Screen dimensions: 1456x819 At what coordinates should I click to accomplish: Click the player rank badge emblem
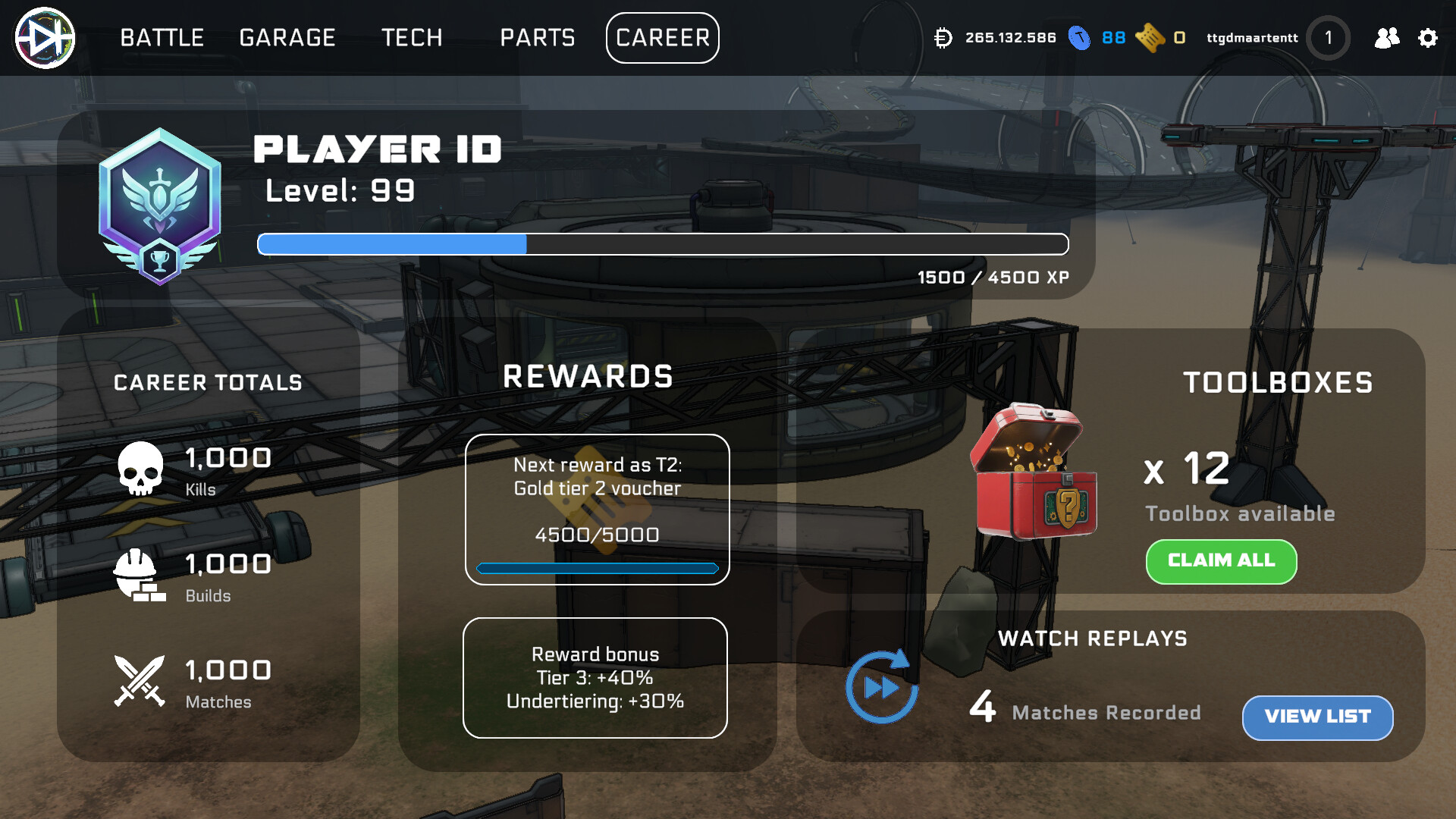pos(160,206)
